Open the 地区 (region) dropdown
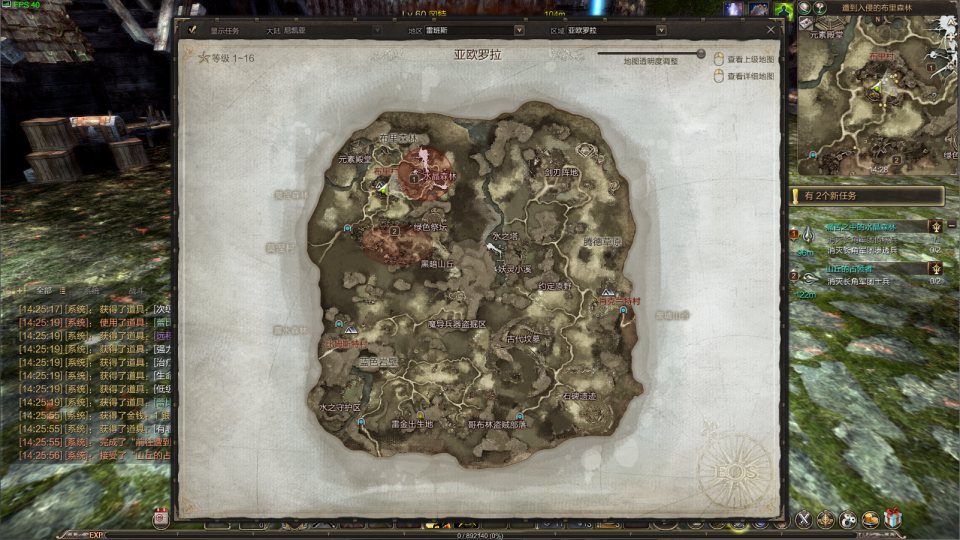Viewport: 960px width, 540px height. point(519,30)
